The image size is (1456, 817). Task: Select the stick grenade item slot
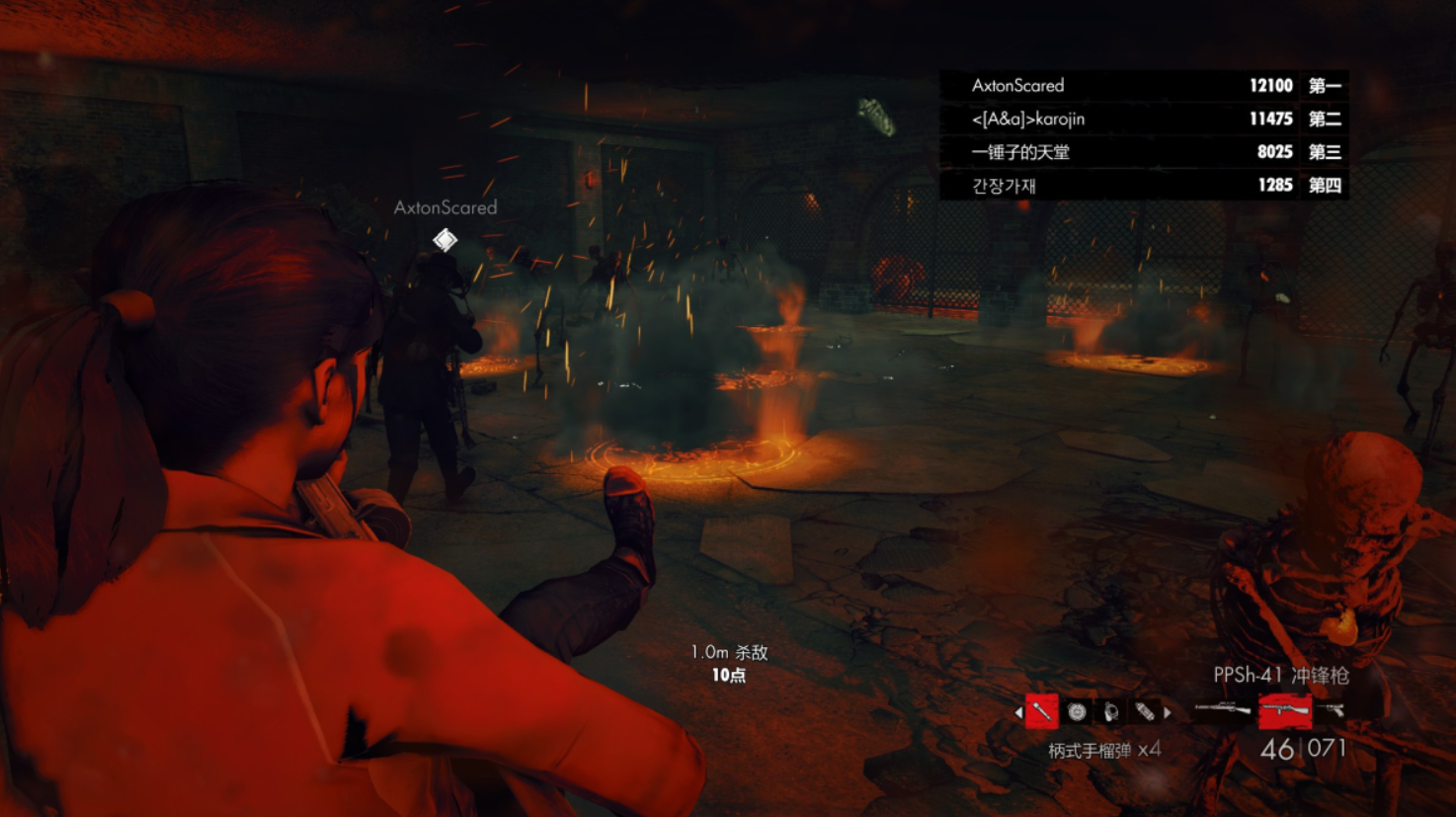point(1042,711)
